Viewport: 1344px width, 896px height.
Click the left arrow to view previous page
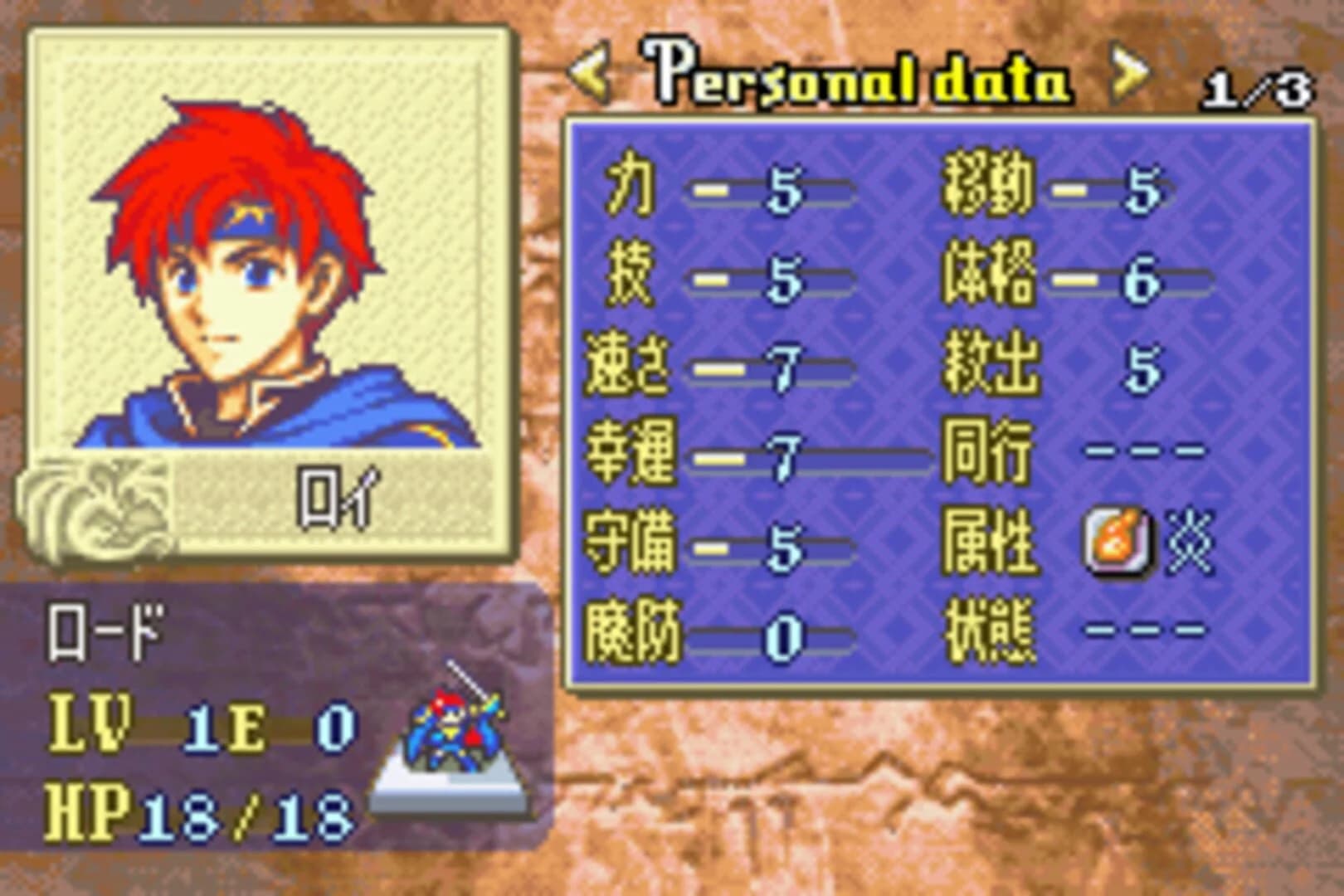tap(591, 75)
